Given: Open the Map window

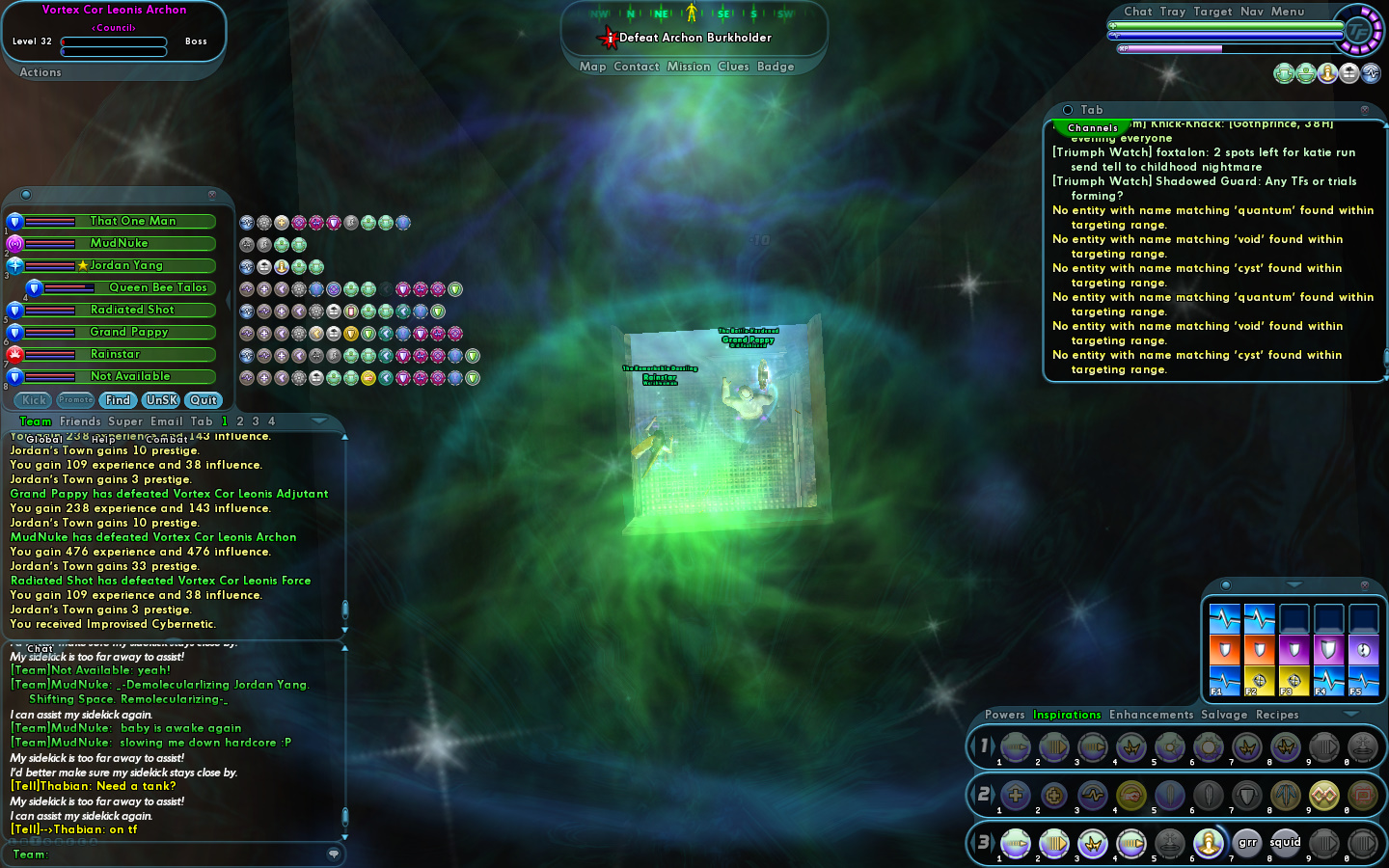Looking at the screenshot, I should tap(592, 67).
